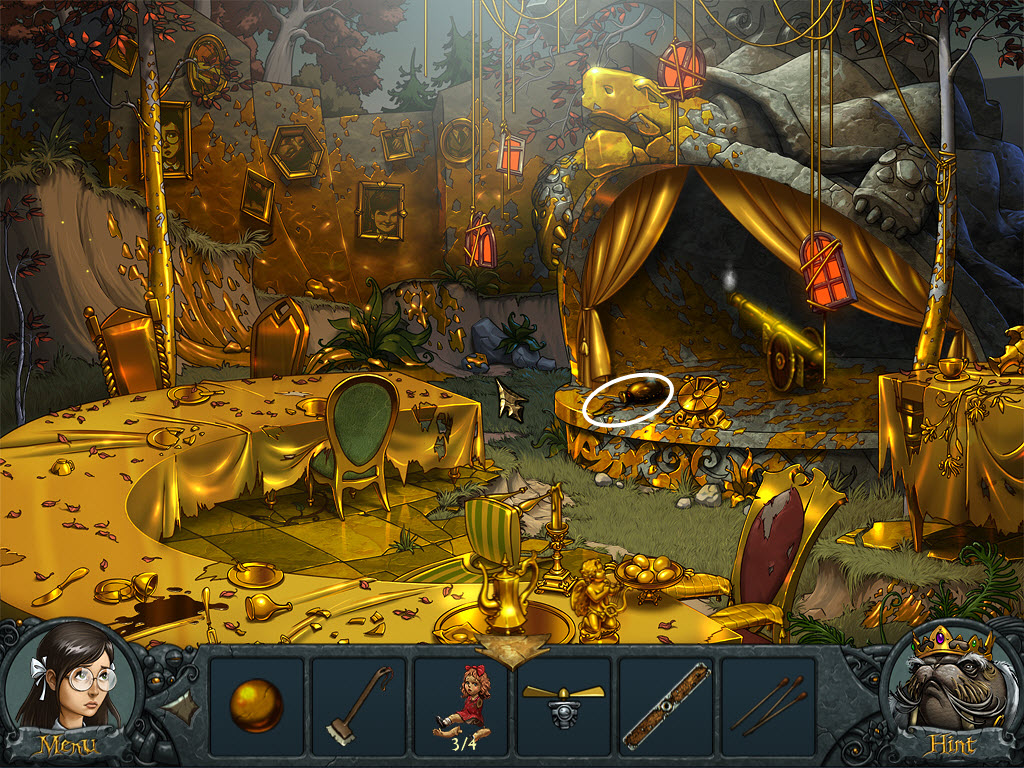
Task: Use the Hint walrus king button
Action: coord(952,693)
